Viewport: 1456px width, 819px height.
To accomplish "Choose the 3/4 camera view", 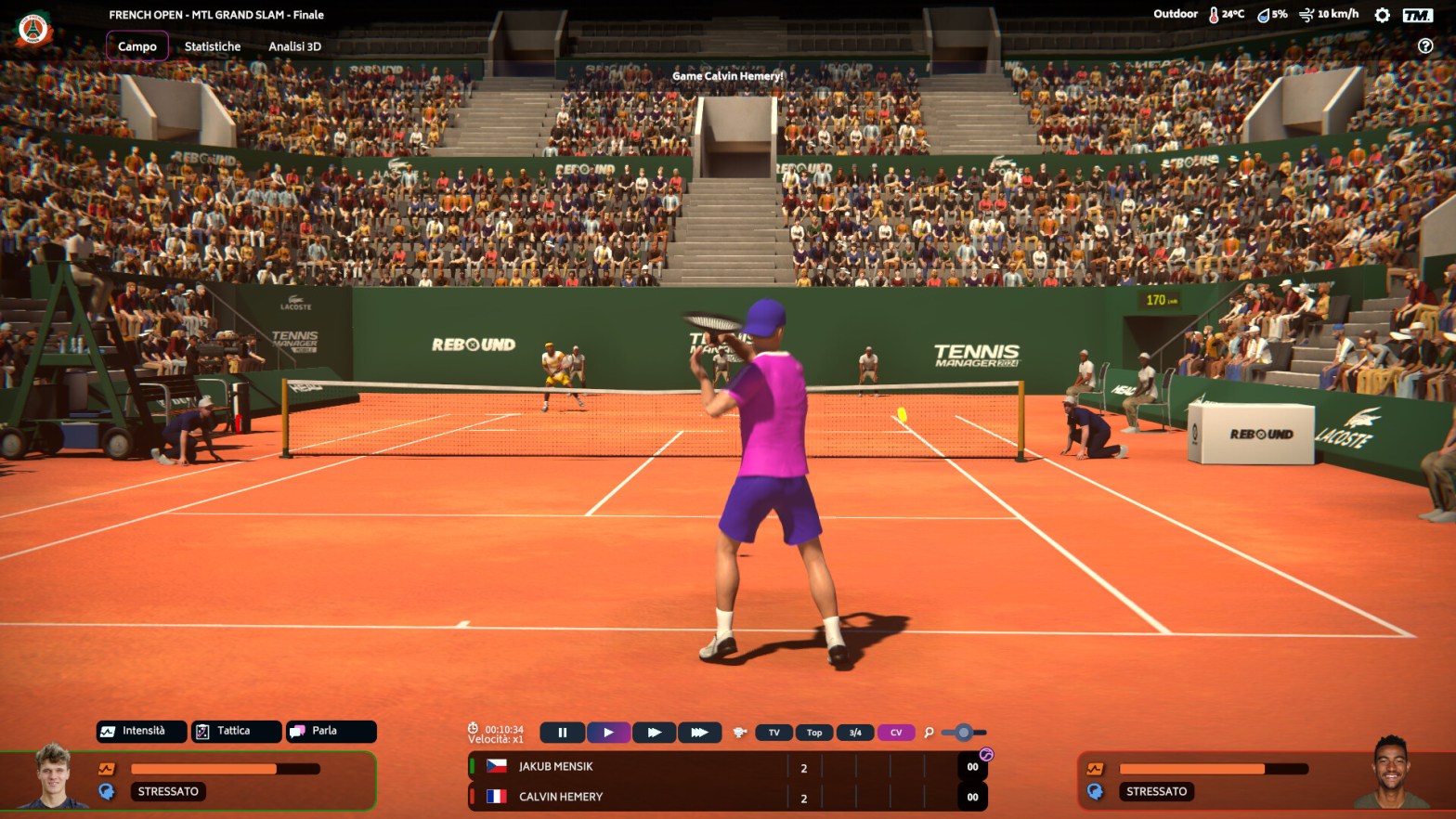I will point(855,733).
